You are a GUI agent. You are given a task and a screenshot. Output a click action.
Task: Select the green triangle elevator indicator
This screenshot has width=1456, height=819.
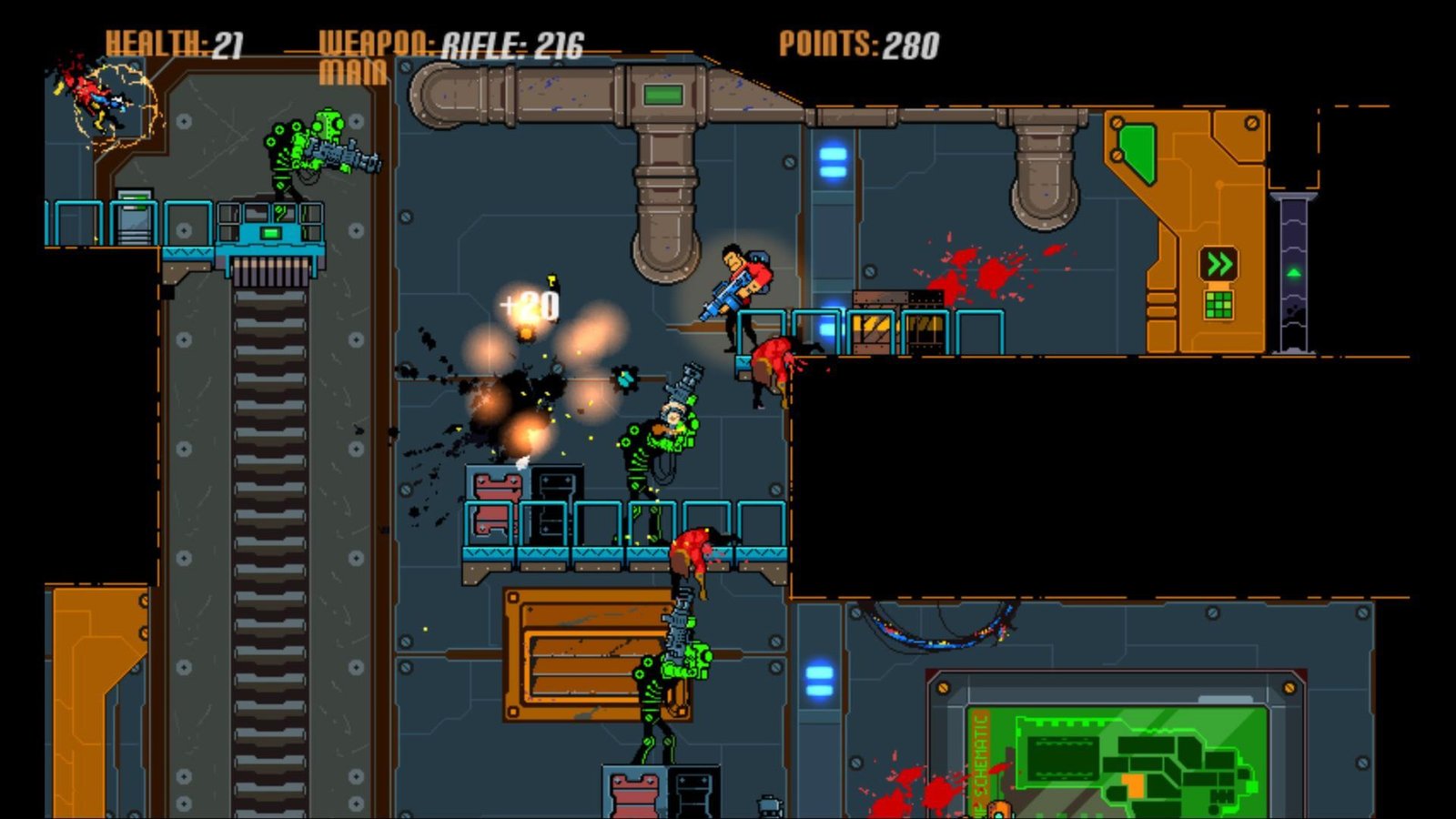click(1293, 271)
